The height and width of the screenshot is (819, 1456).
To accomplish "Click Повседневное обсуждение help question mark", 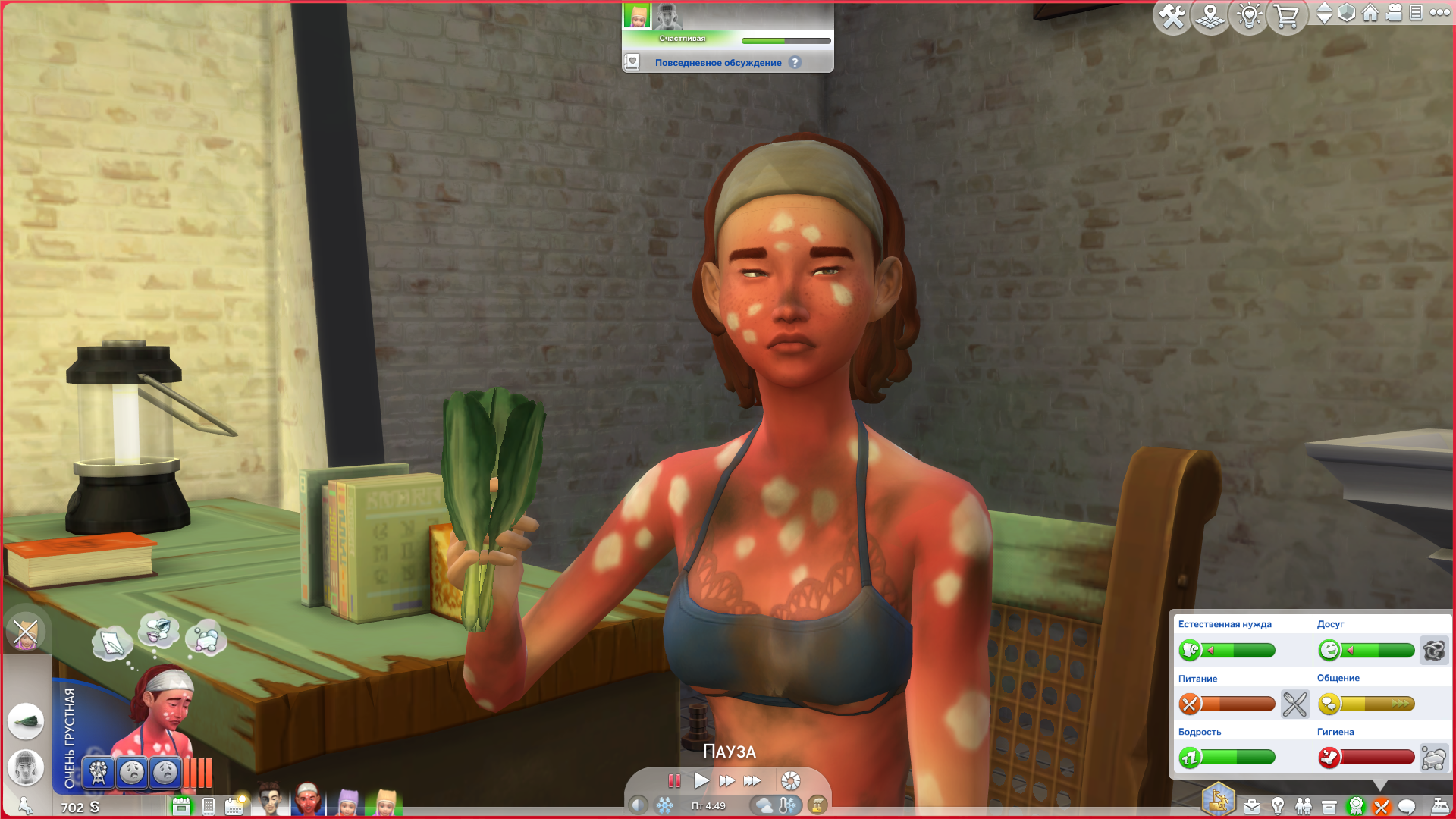I will [795, 63].
